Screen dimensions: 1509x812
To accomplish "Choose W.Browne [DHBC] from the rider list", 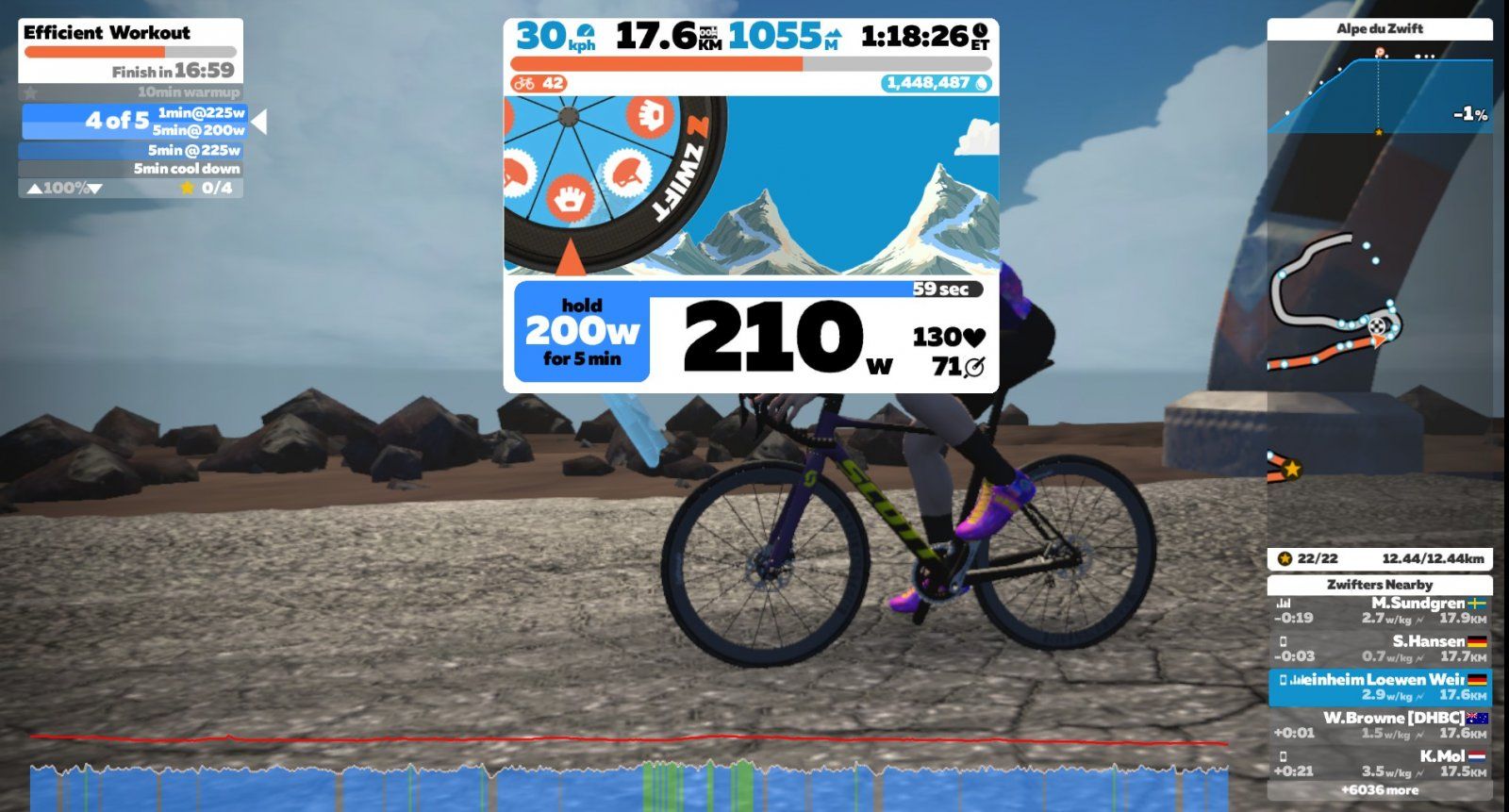I will coord(1379,724).
